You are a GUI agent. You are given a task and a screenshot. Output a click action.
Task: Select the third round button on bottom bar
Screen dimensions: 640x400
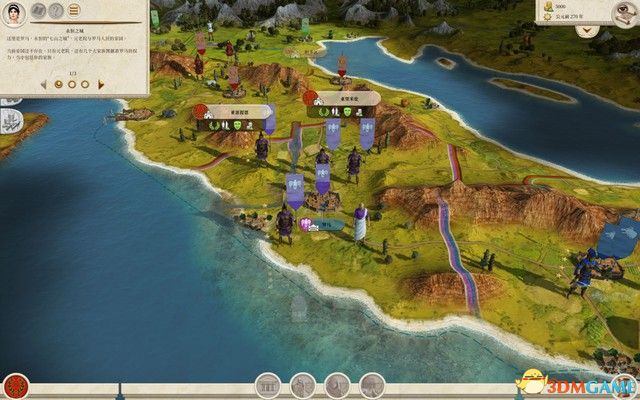(337, 385)
